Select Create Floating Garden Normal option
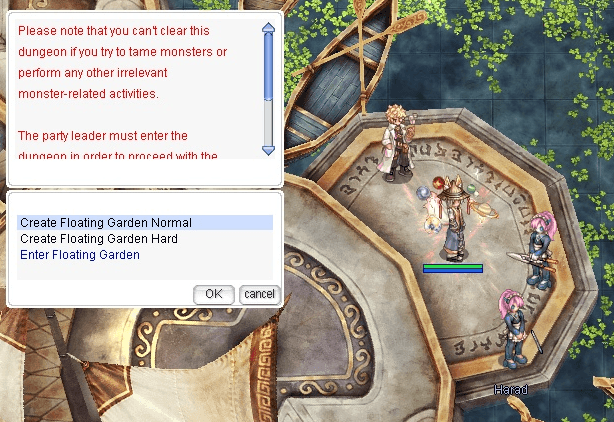This screenshot has width=614, height=422. 106,223
